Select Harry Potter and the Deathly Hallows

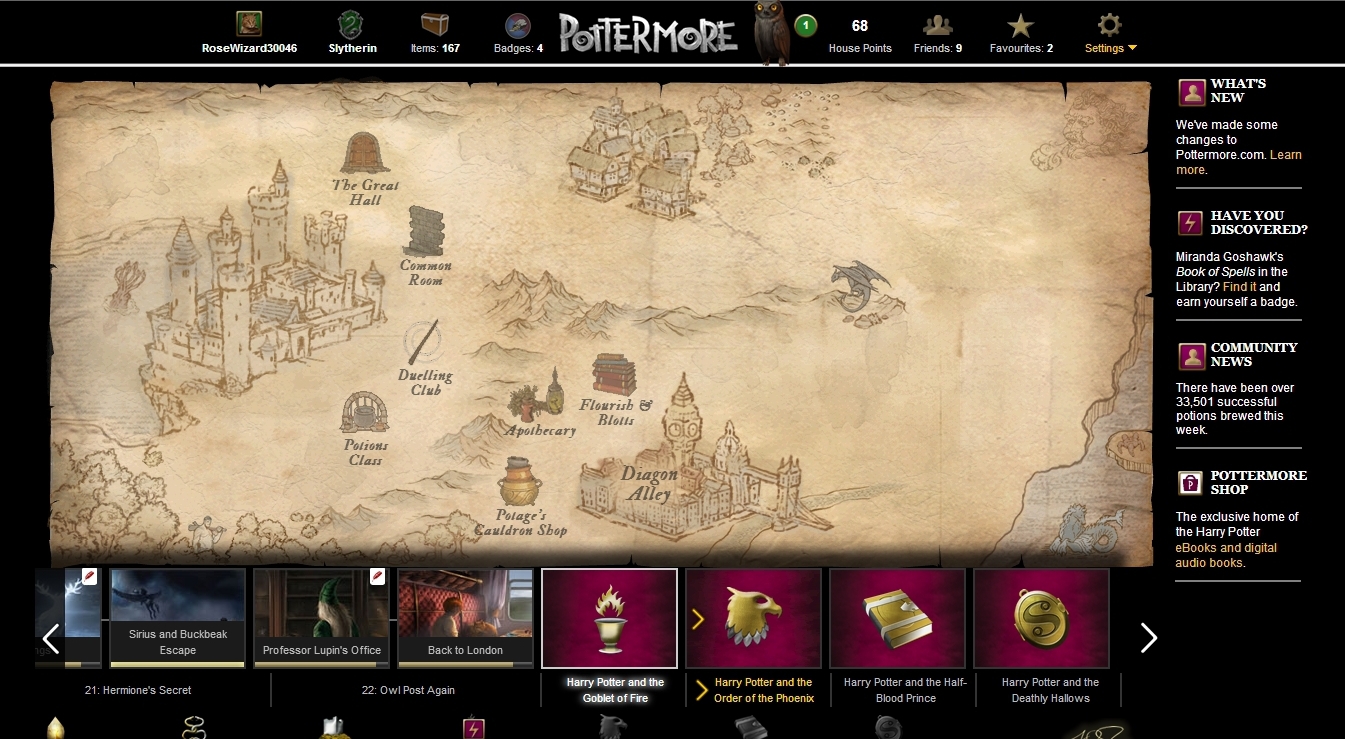(1041, 617)
